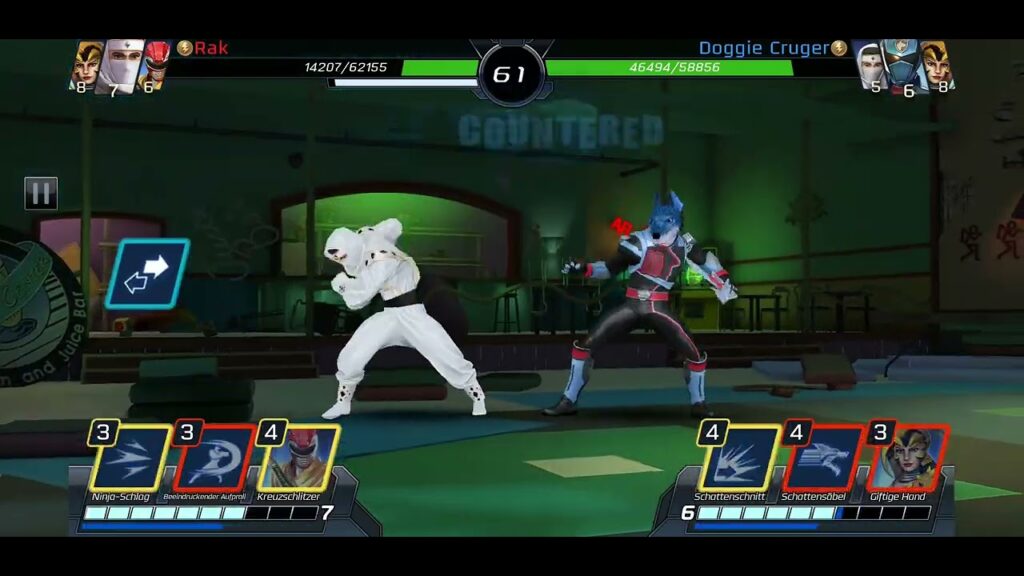Activate the Beeindruckender Aufprall card
Screen dimensions: 1024x576
coord(214,459)
